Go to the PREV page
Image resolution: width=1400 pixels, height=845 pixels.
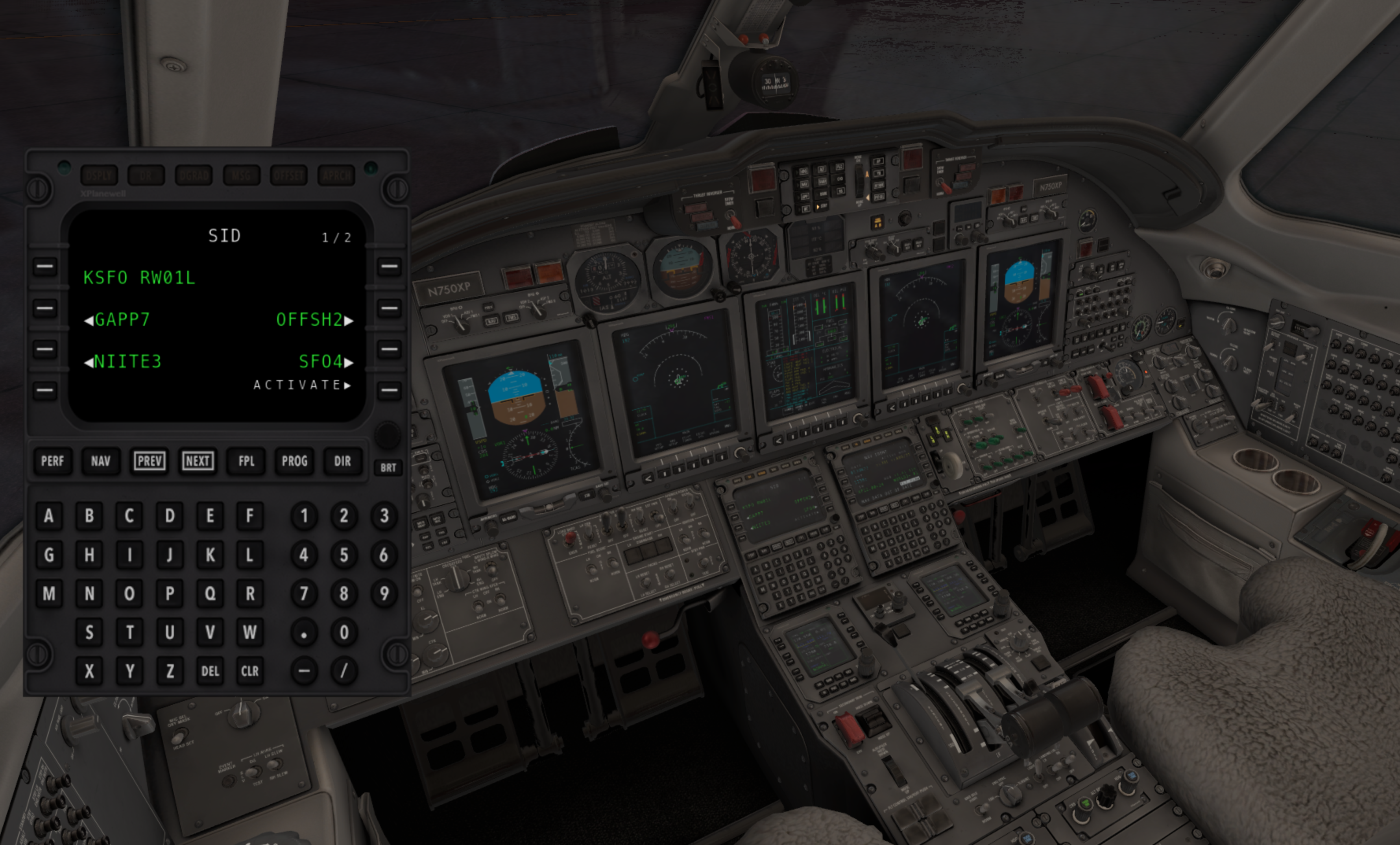(150, 461)
